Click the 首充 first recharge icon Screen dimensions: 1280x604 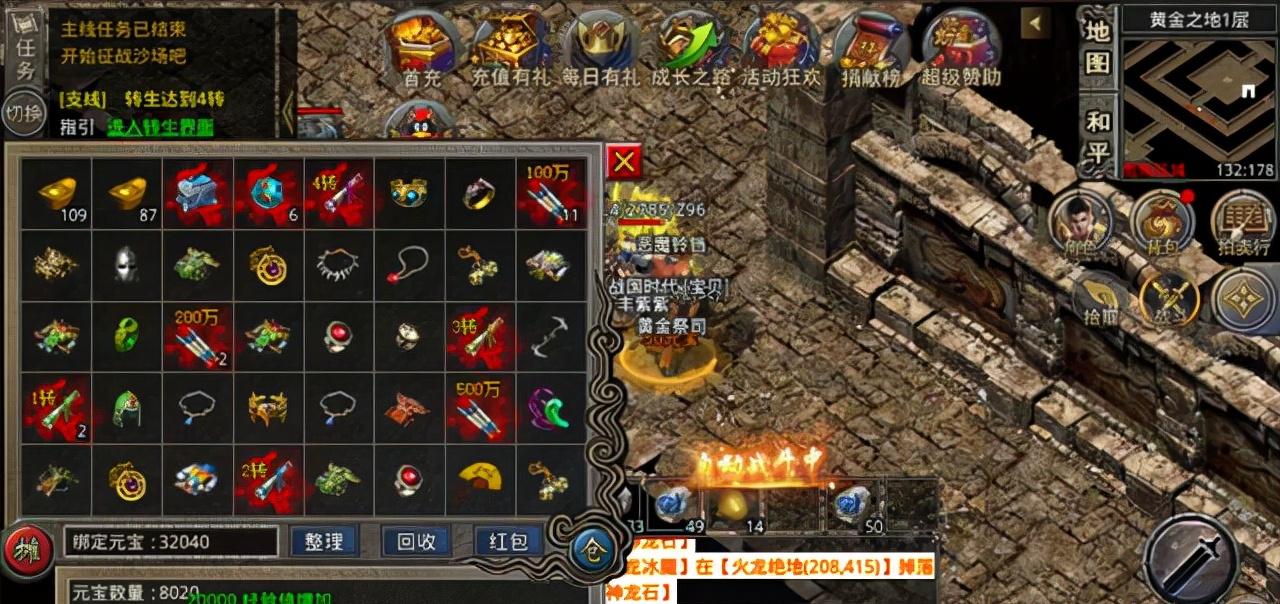422,45
